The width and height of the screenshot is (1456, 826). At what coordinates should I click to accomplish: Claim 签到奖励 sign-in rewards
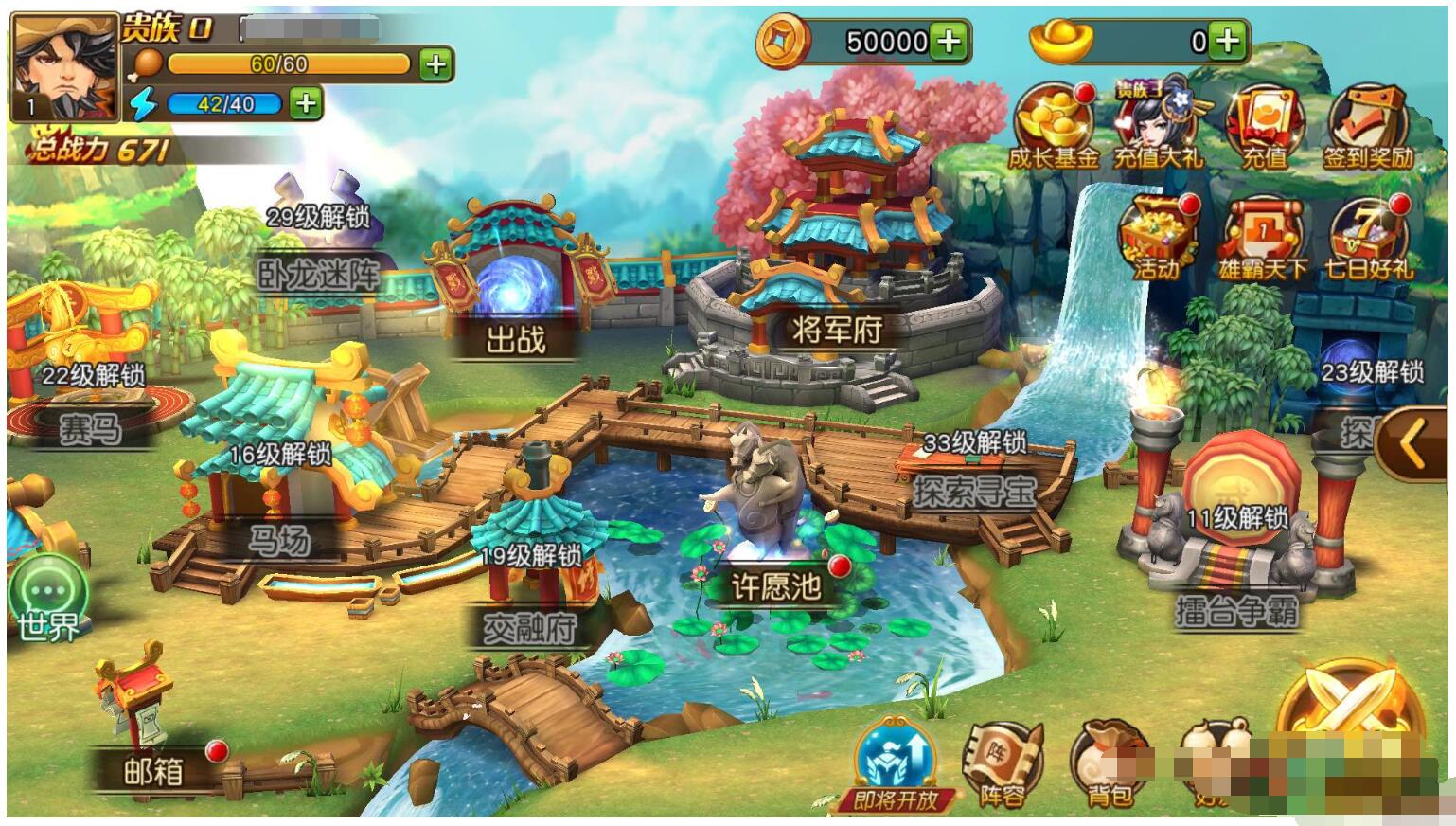click(1368, 127)
